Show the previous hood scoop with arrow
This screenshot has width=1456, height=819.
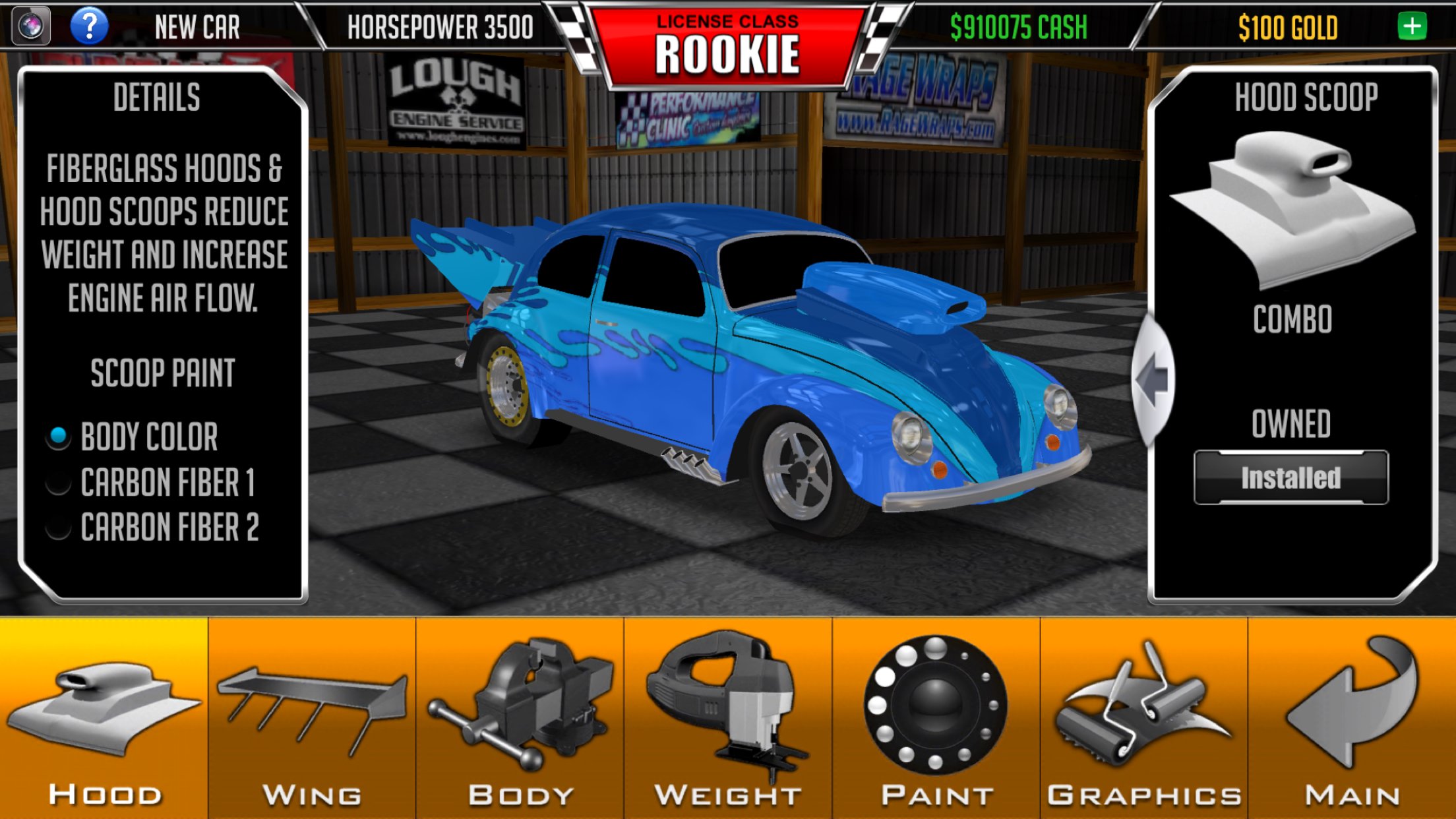[1153, 380]
